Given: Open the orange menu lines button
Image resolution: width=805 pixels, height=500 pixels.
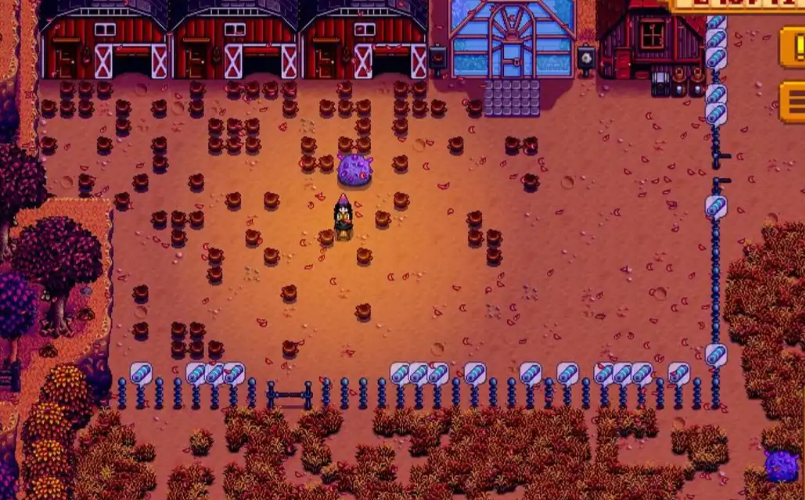Looking at the screenshot, I should tap(793, 101).
